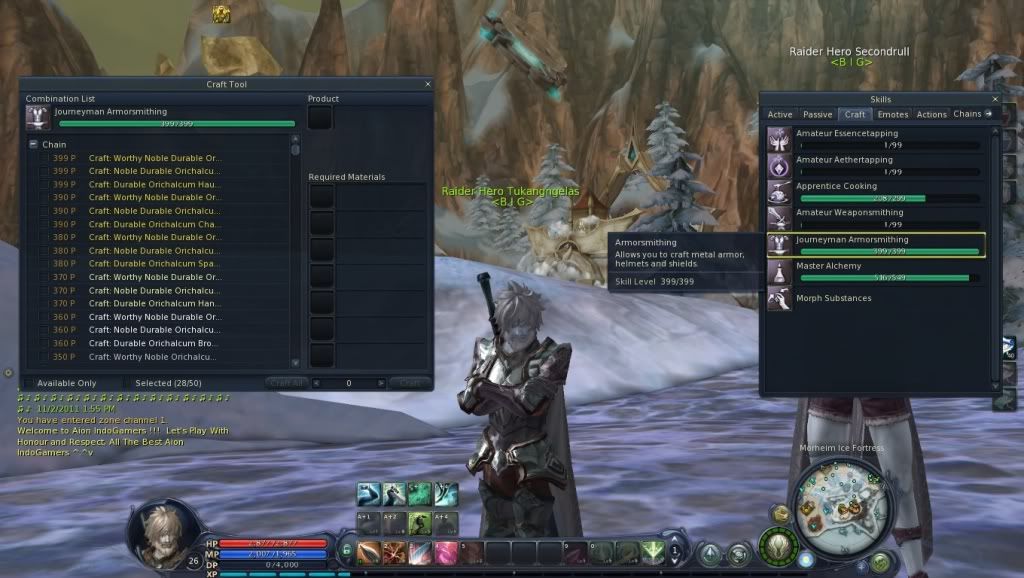This screenshot has height=578, width=1024.
Task: Show the Emotes tab
Action: coord(892,115)
